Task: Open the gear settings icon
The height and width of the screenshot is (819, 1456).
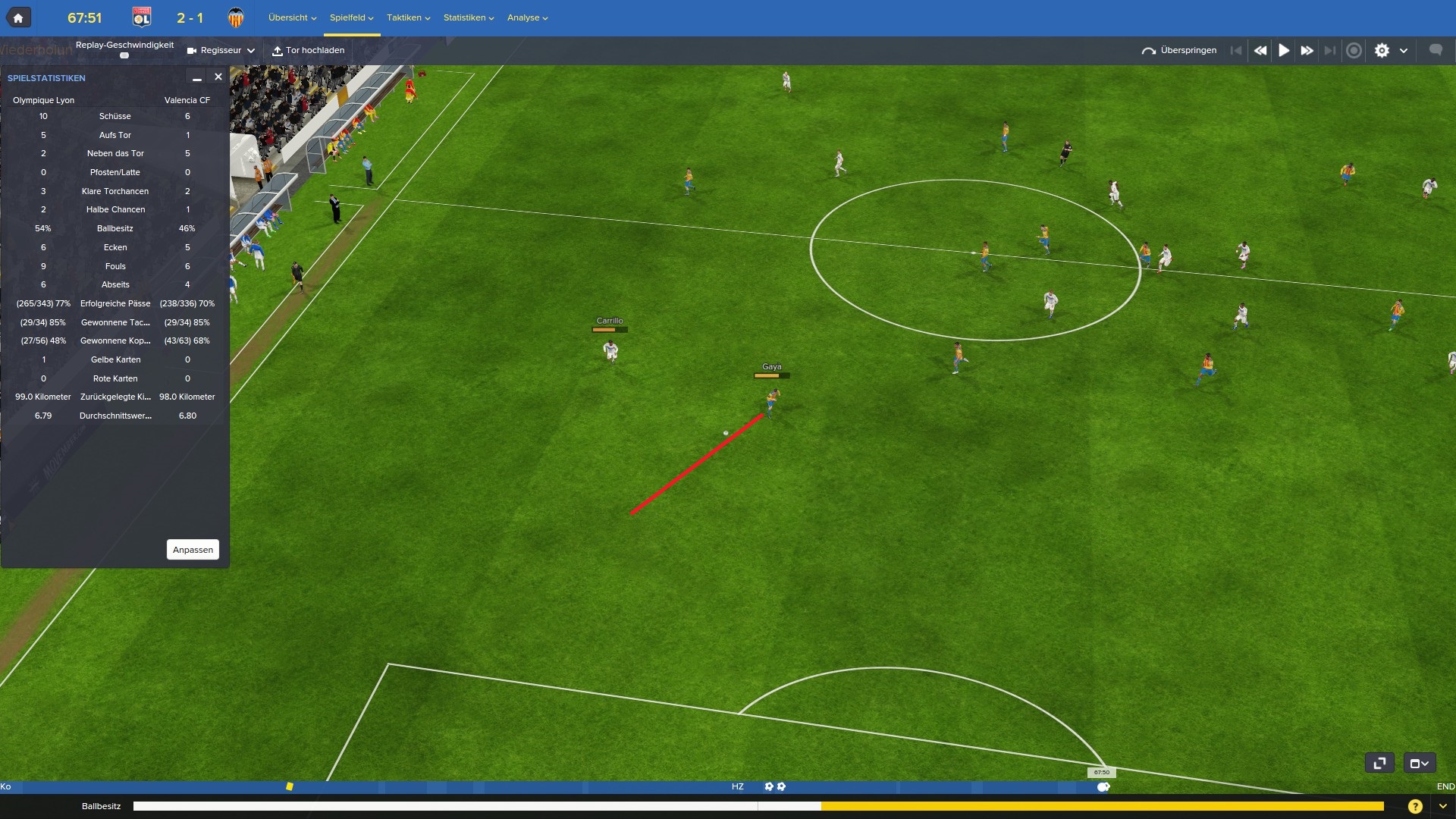Action: [x=1382, y=51]
